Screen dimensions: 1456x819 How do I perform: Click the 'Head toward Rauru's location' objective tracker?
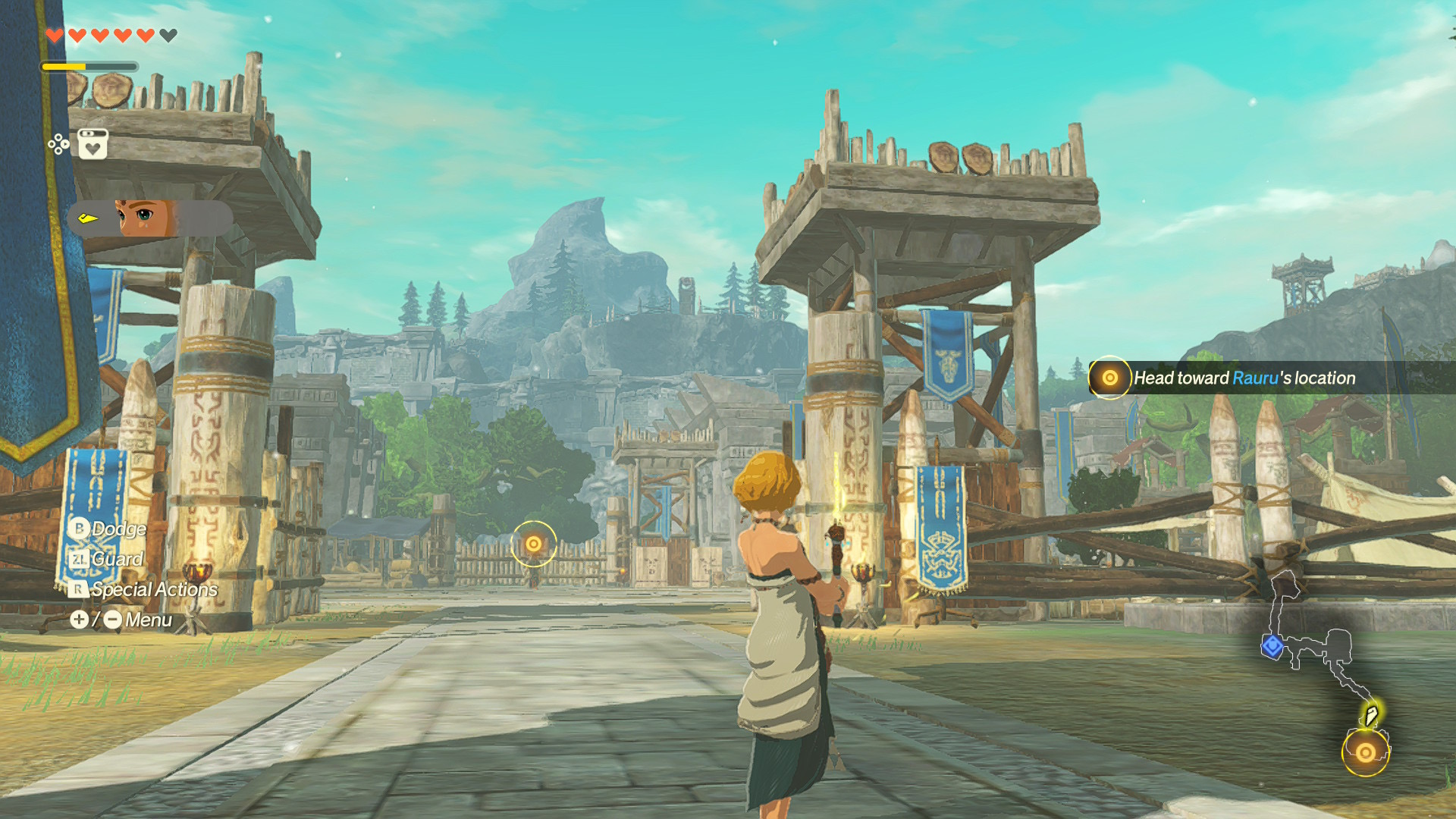coord(1244,378)
